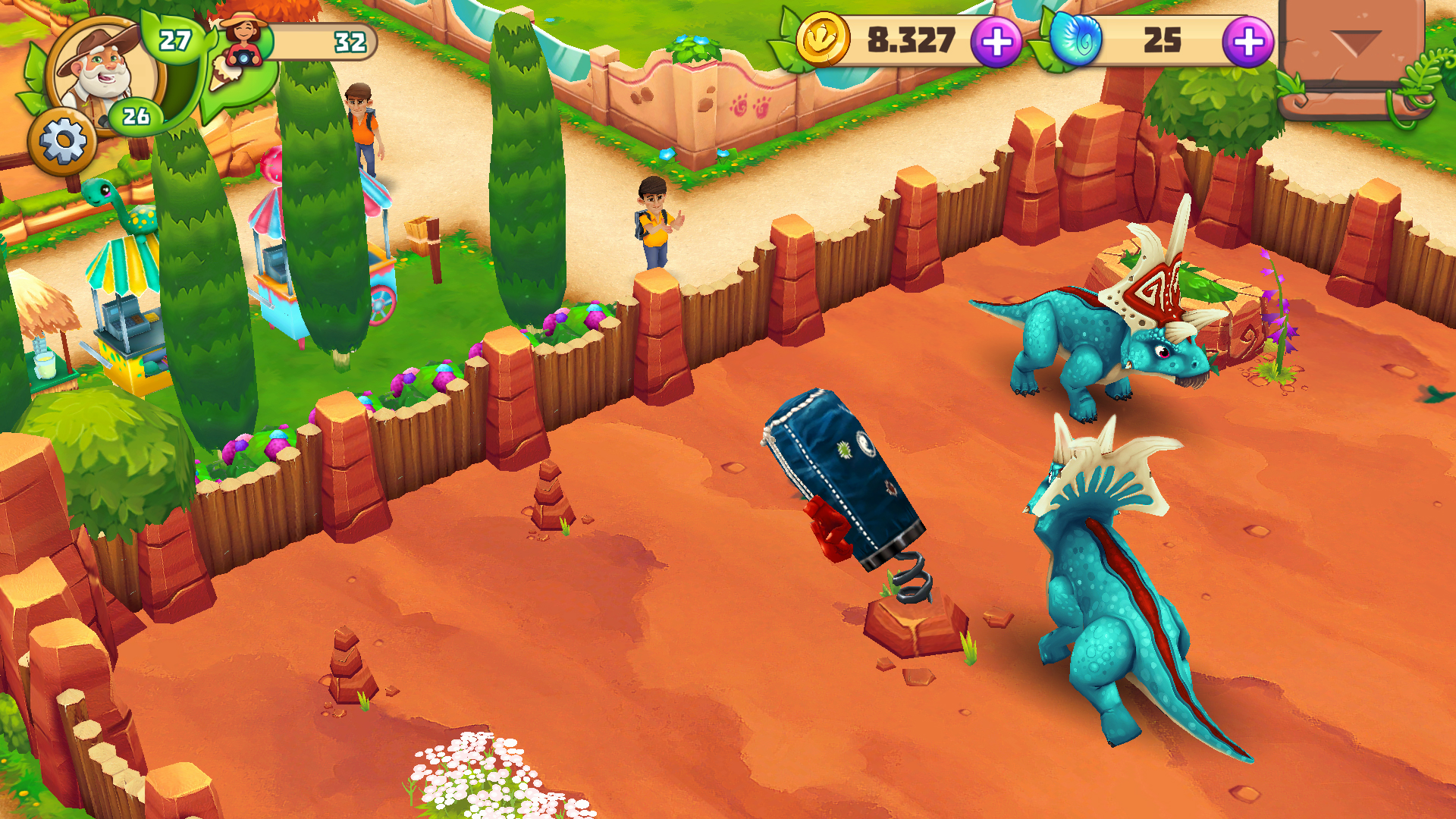The width and height of the screenshot is (1456, 819).
Task: Click the gold coin currency icon
Action: point(827,42)
